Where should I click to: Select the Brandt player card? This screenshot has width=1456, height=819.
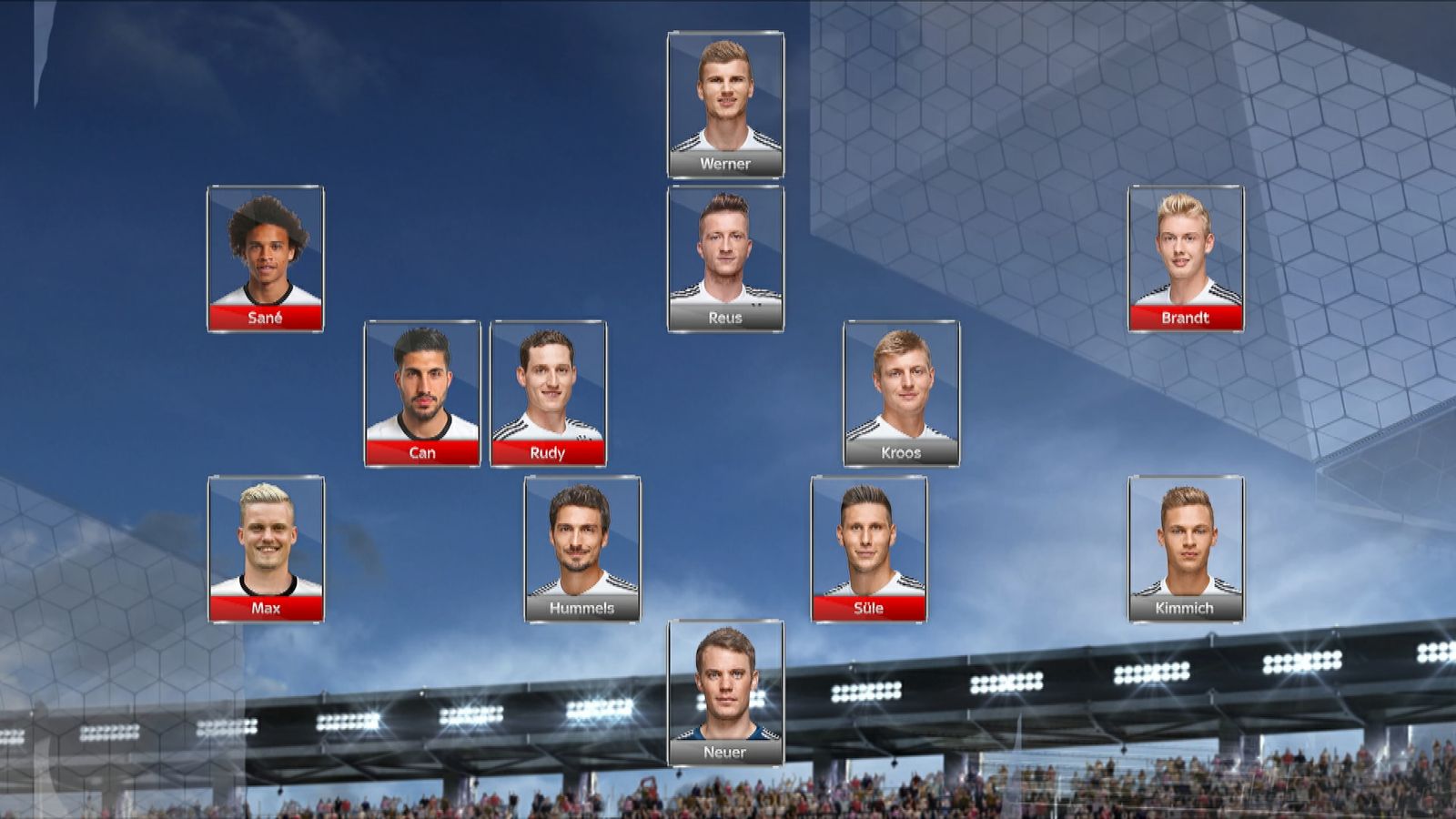(1186, 258)
